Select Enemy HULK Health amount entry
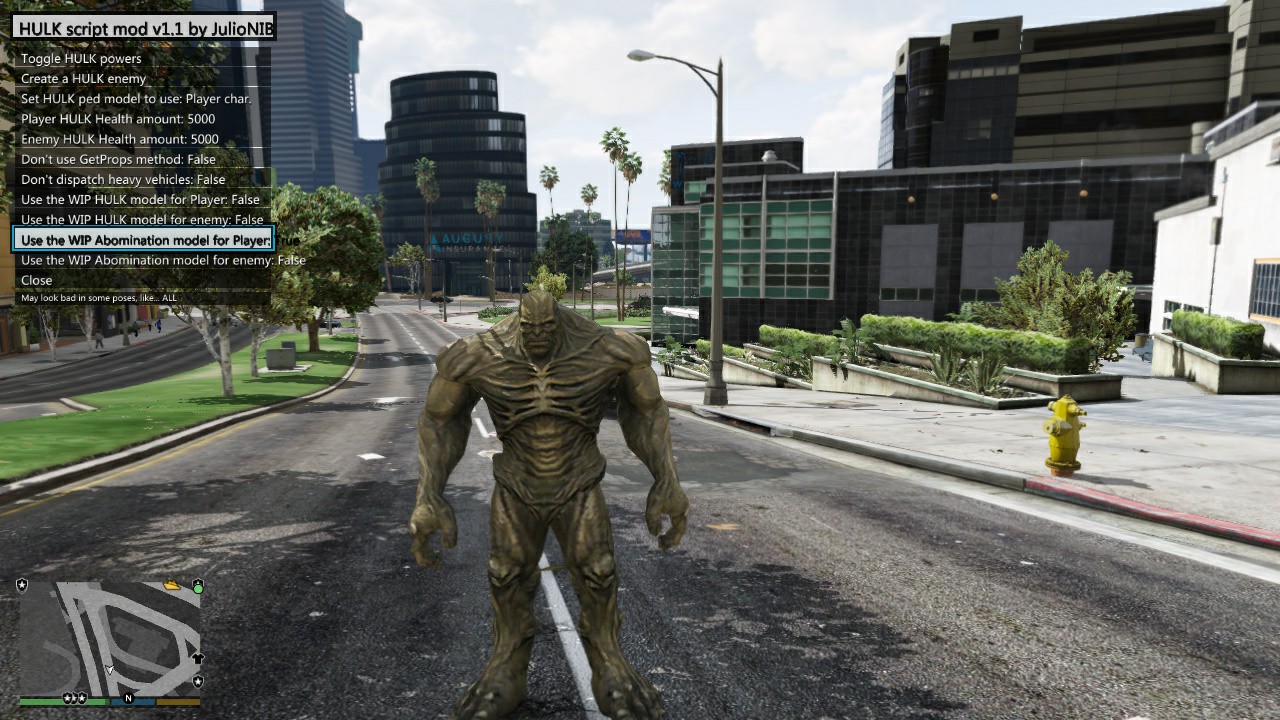The width and height of the screenshot is (1280, 720). [x=120, y=139]
